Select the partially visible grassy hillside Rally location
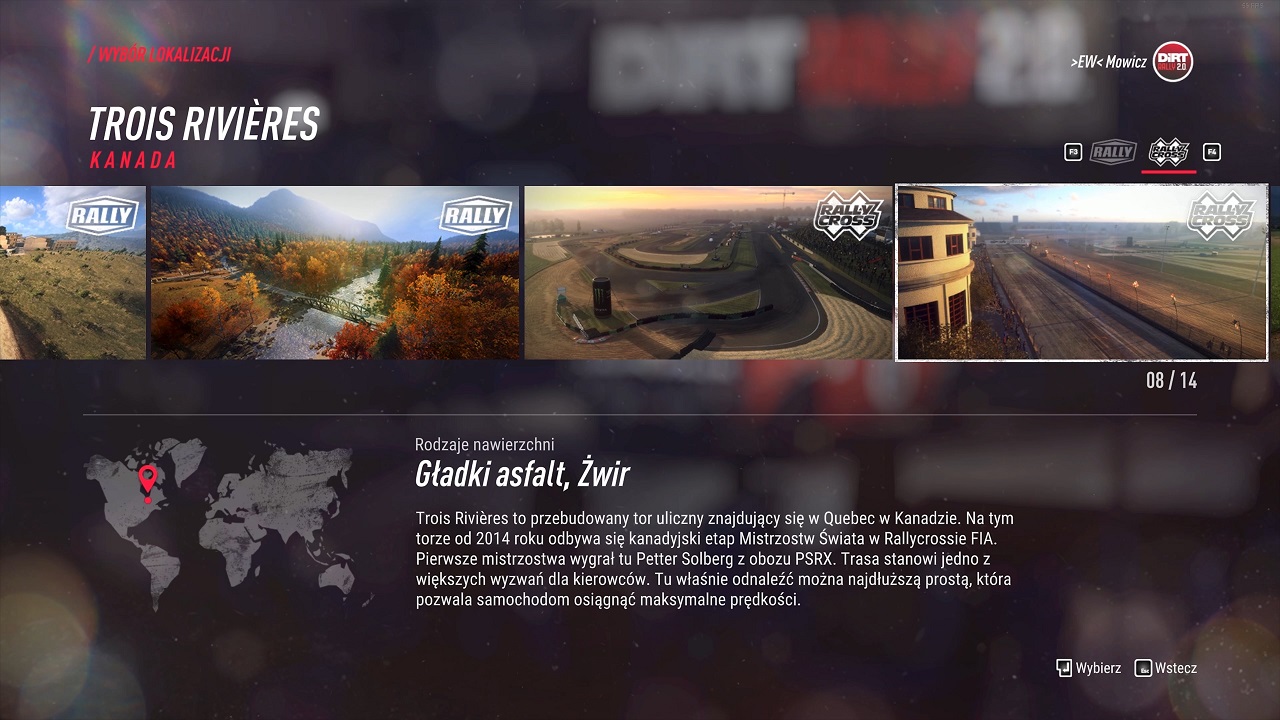Image resolution: width=1280 pixels, height=720 pixels. coord(72,272)
